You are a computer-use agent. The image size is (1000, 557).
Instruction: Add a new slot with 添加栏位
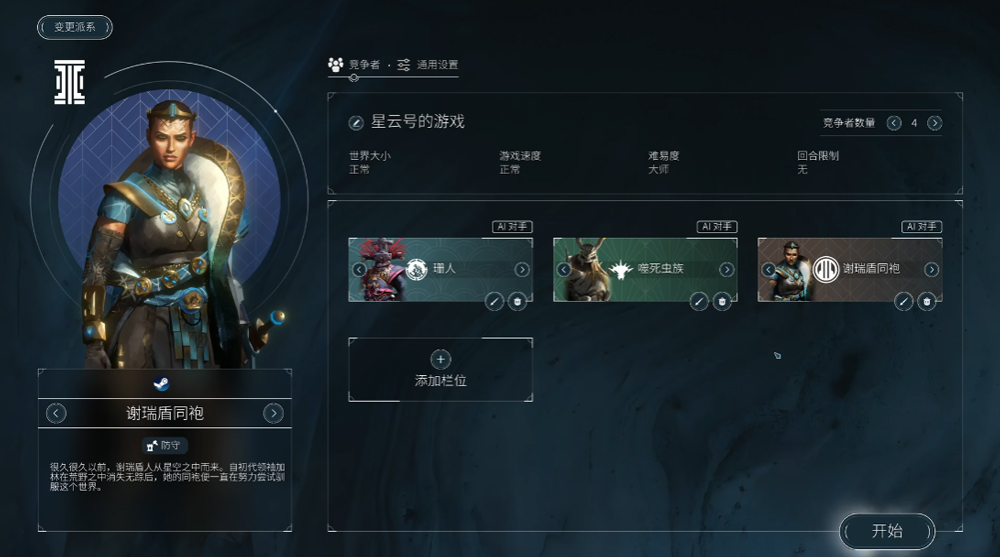[x=440, y=369]
